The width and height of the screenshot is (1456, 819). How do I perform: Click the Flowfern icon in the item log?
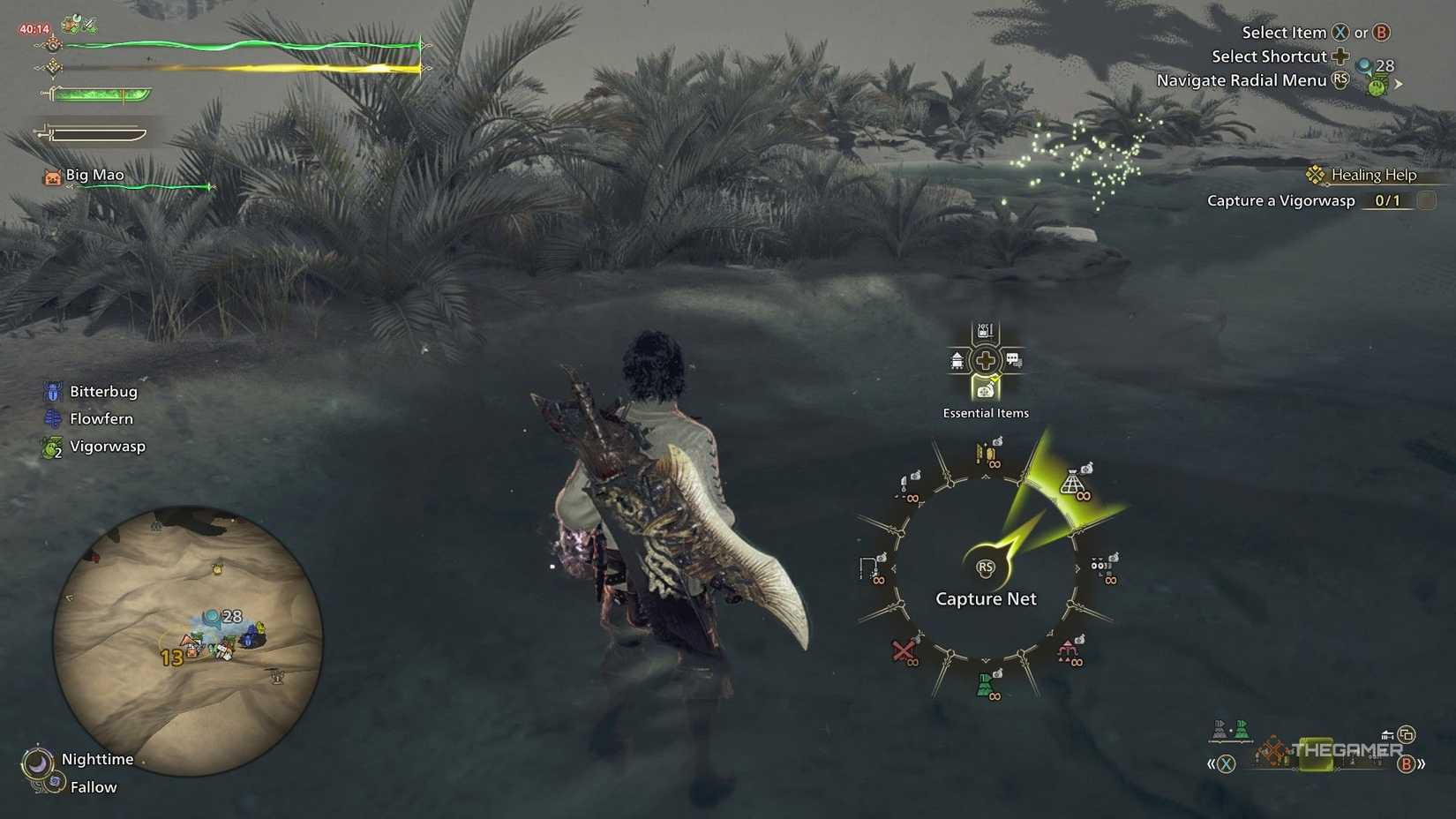pos(51,418)
